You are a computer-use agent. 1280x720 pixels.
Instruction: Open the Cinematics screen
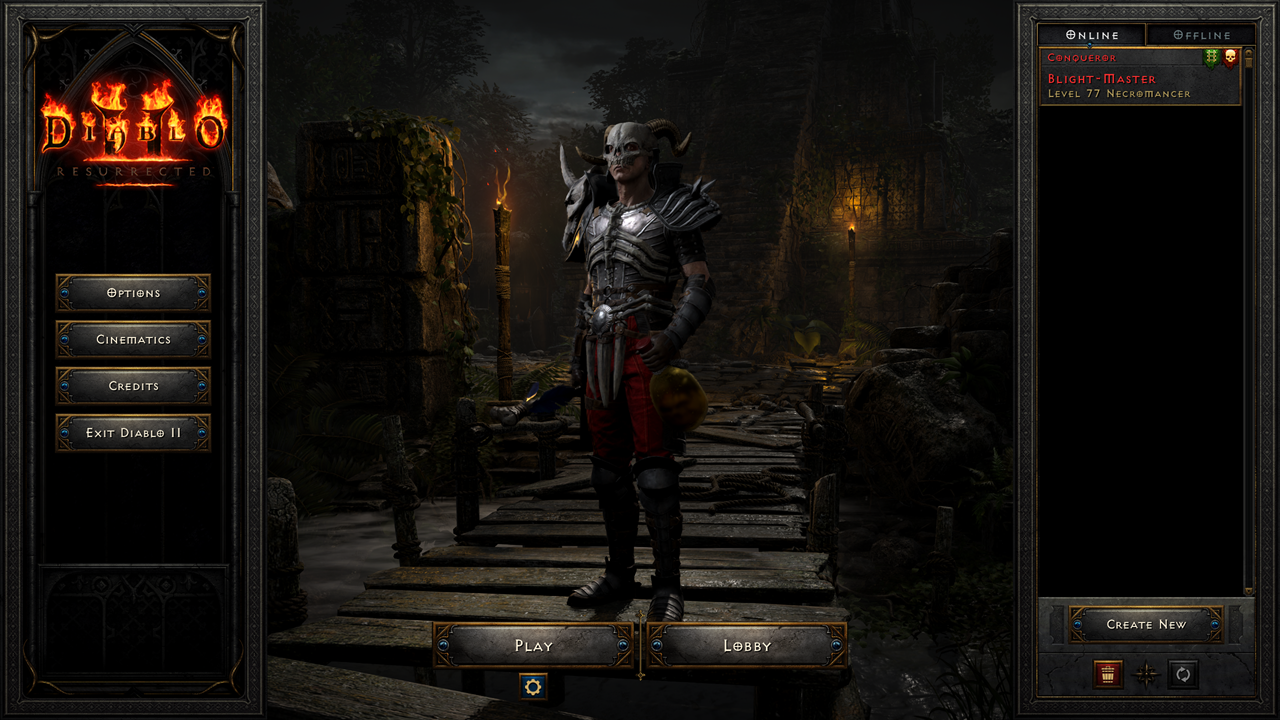[133, 340]
